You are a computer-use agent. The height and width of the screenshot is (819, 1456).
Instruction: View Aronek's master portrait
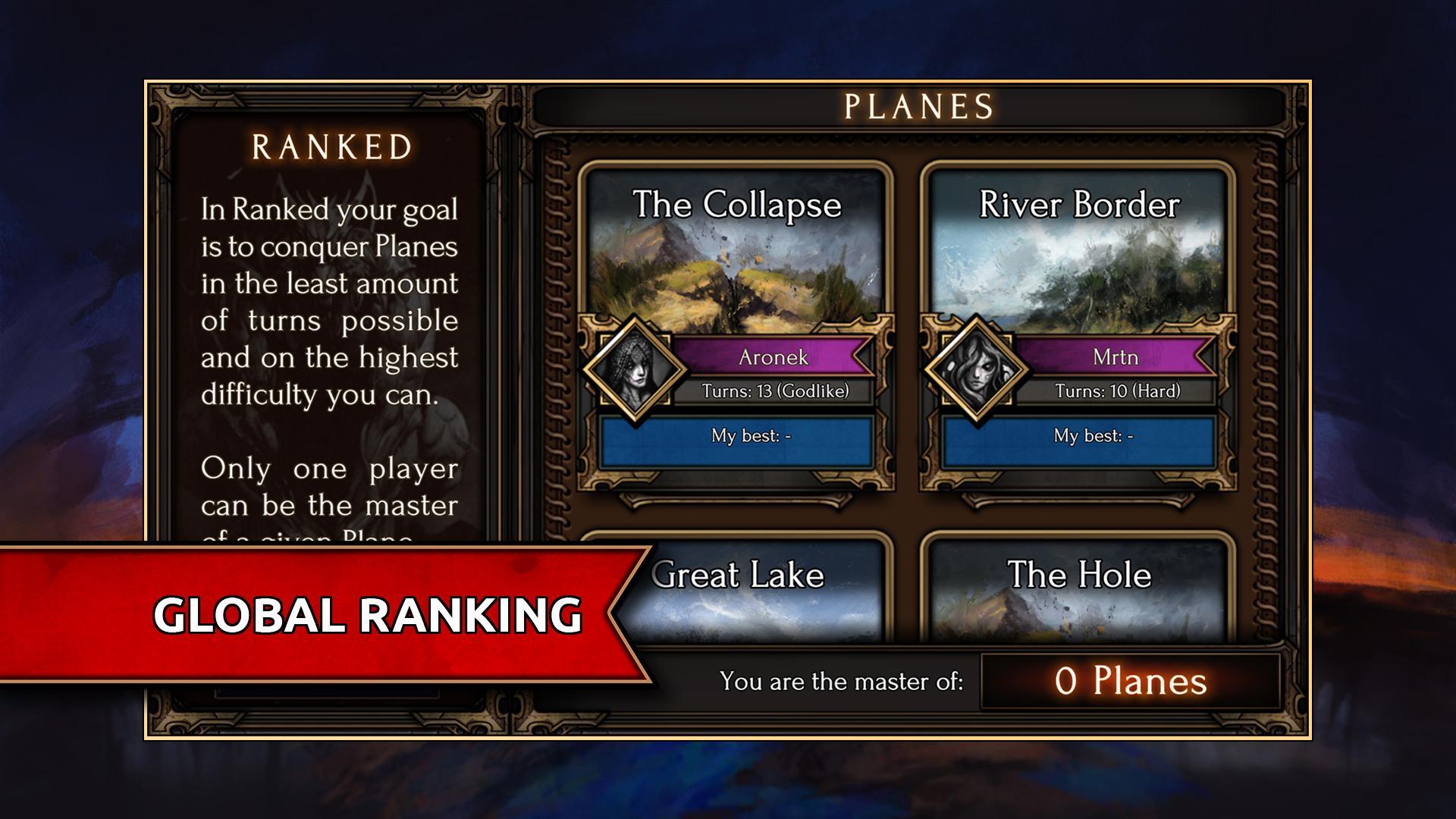635,370
